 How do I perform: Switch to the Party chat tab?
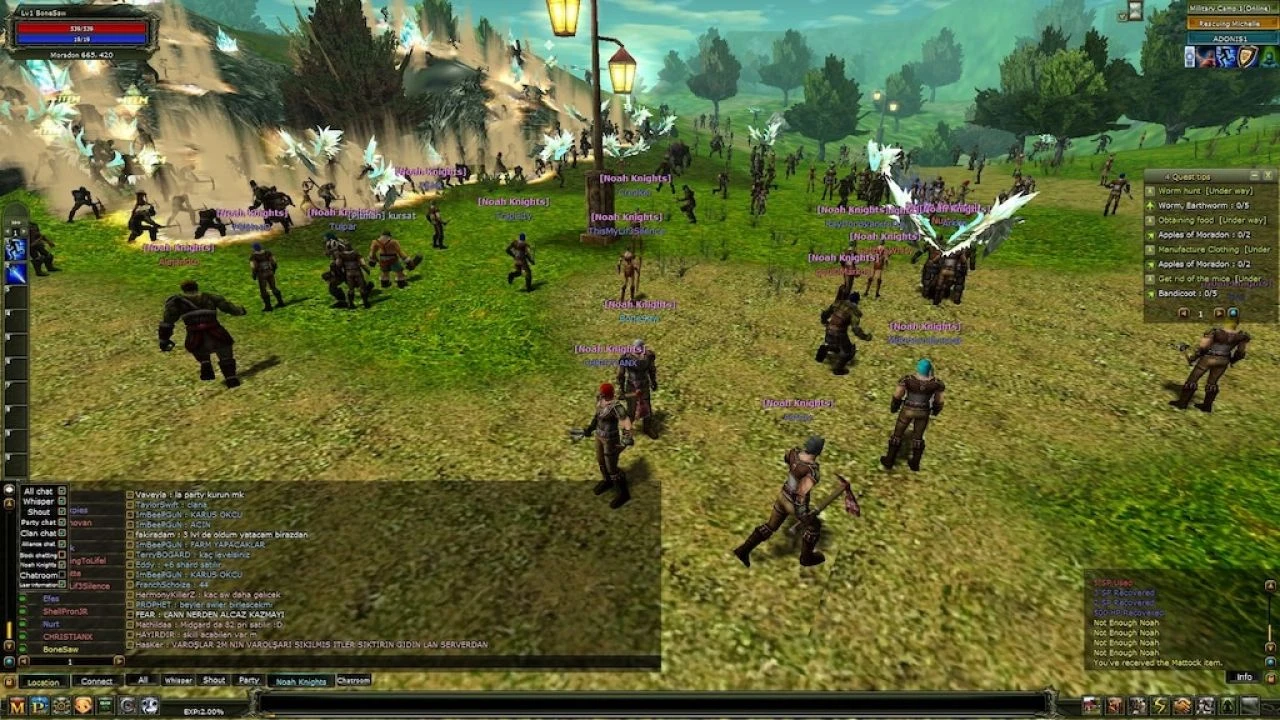[250, 682]
